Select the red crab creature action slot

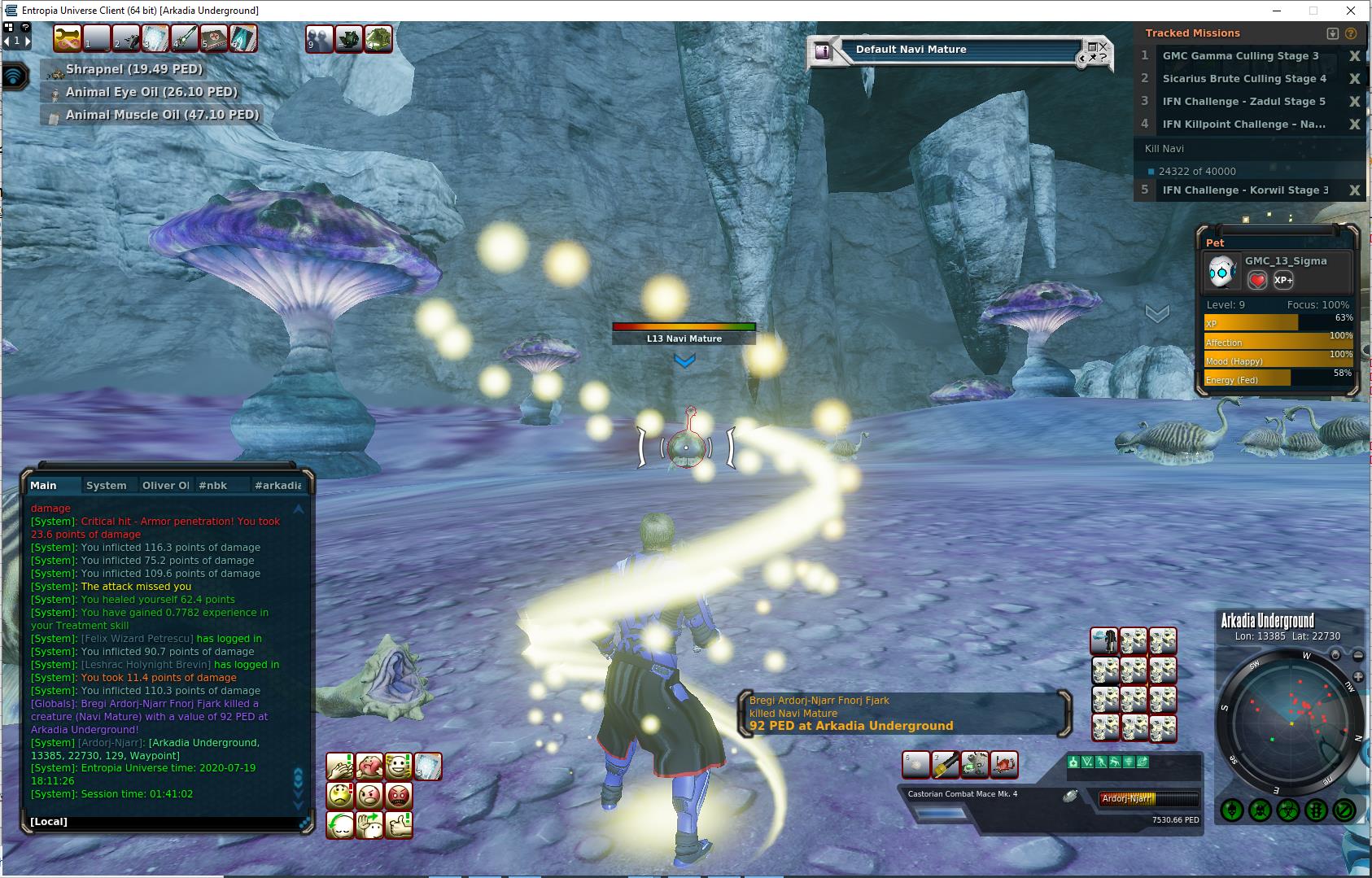click(1004, 765)
